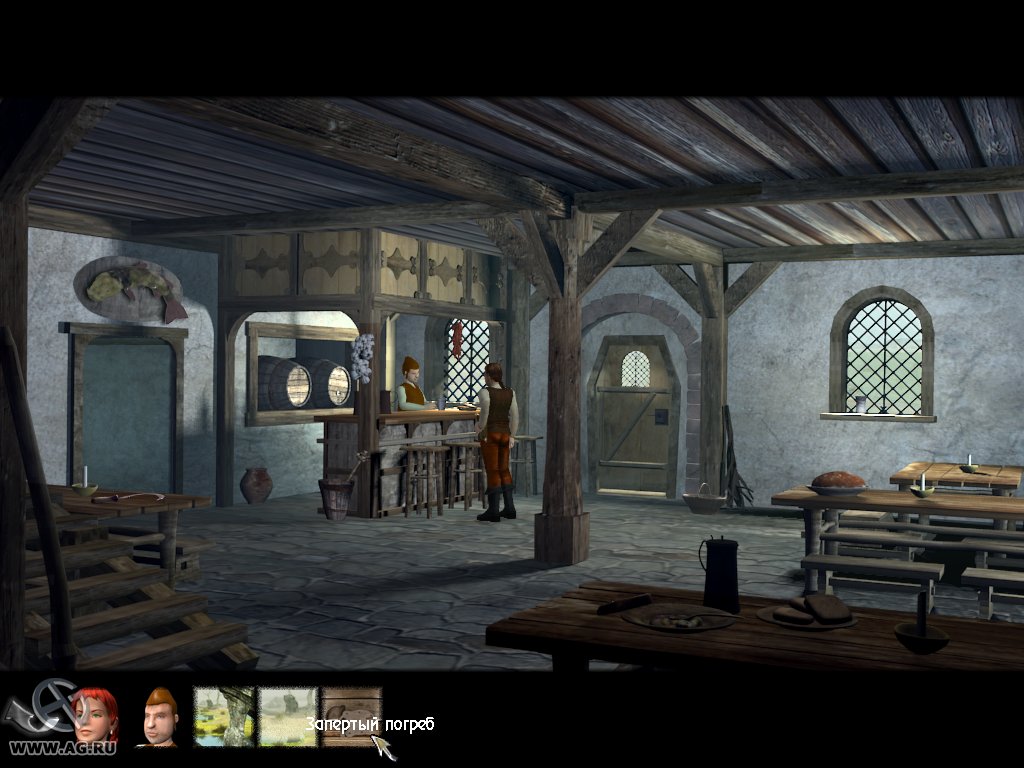Select the misty standing stone thumbnail
Viewport: 1024px width, 768px height.
point(288,716)
